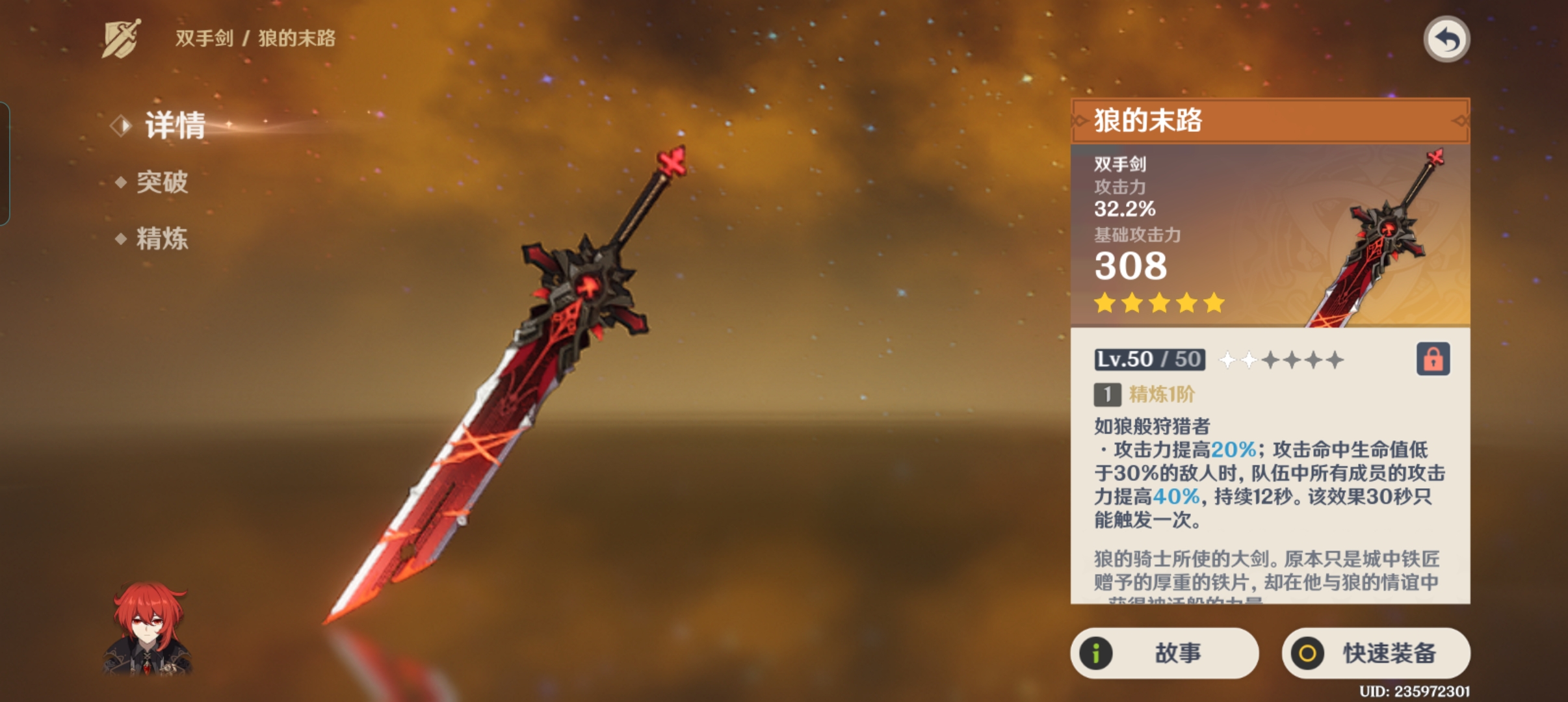Click the back arrow button
The image size is (1568, 702).
tap(1446, 40)
